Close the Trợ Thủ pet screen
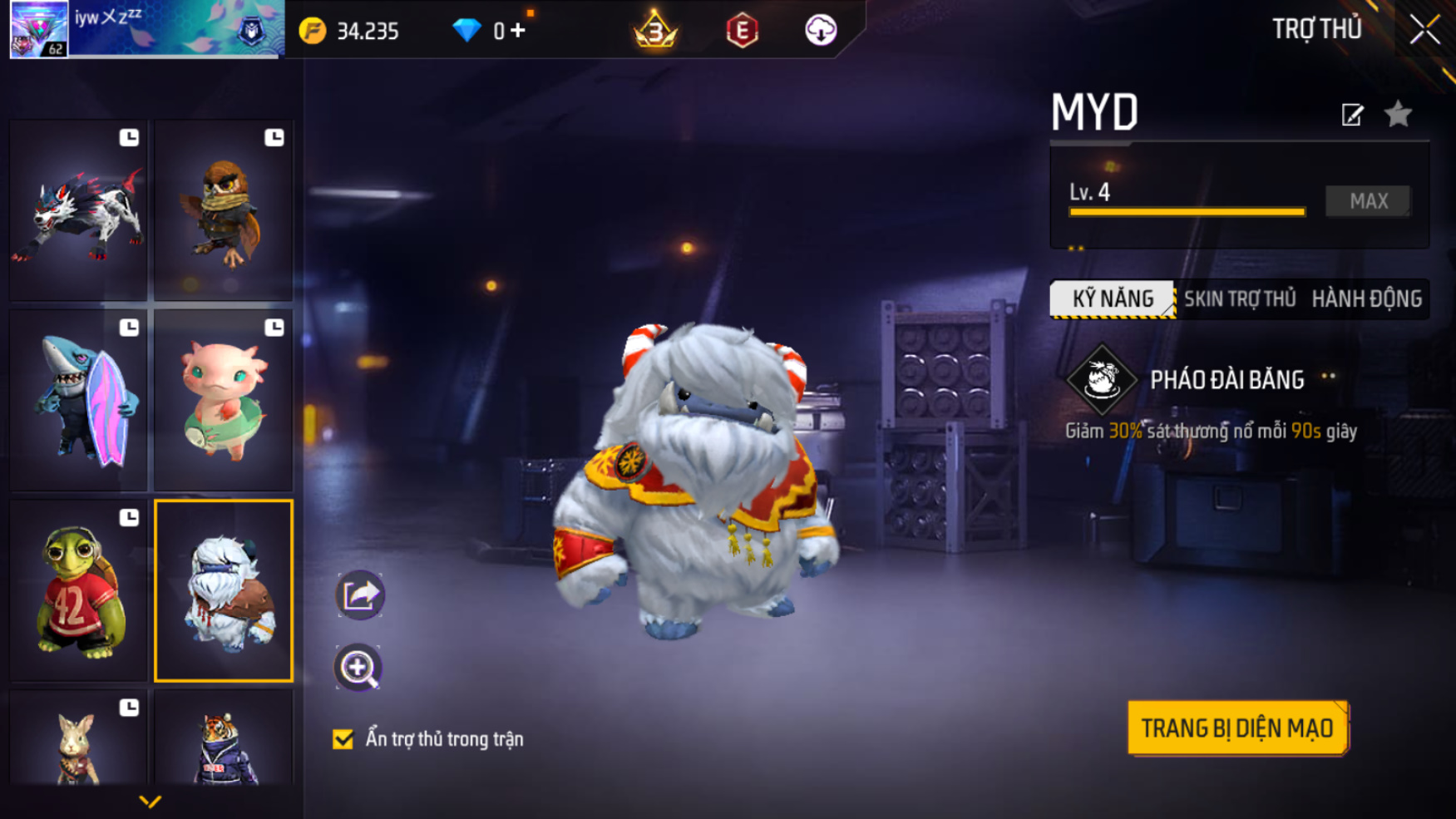The height and width of the screenshot is (819, 1456). 1424,30
